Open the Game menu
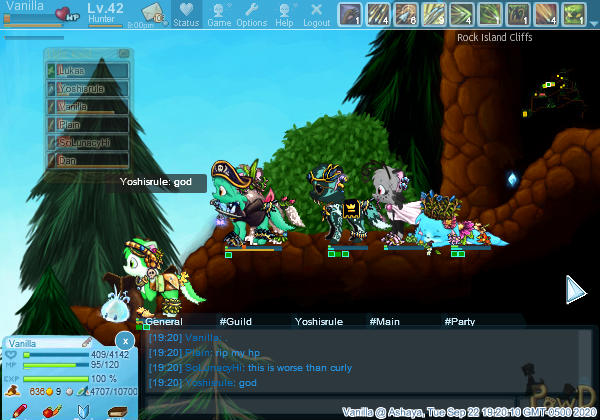Screen dimensions: 600x420 (219, 14)
